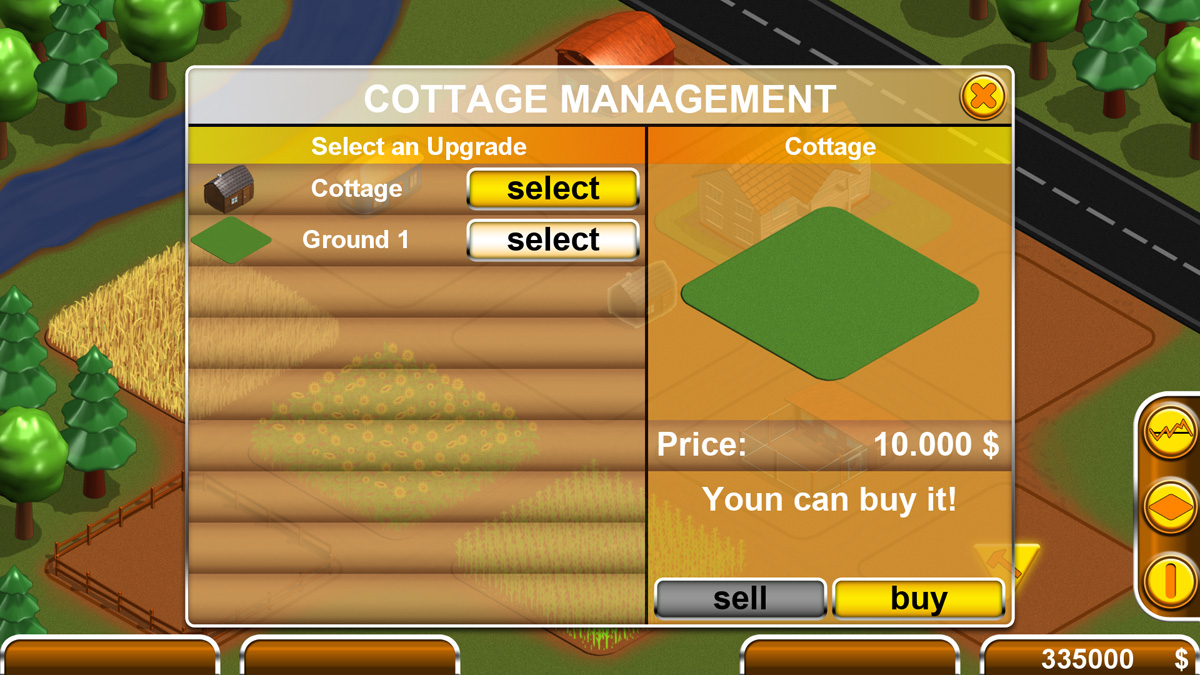This screenshot has height=675, width=1200.
Task: Select the Ground 1 upgrade
Action: [552, 240]
